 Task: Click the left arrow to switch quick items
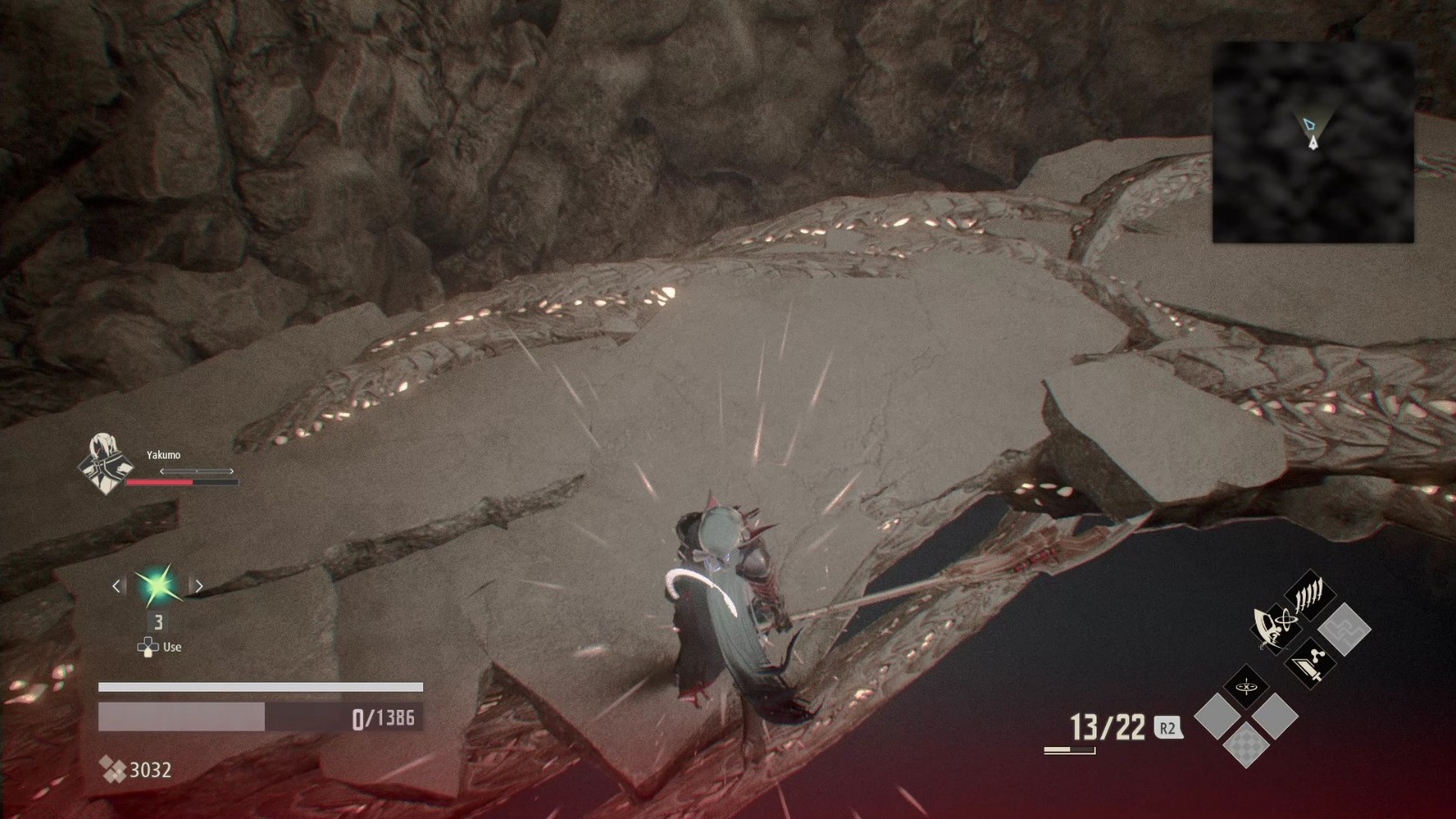click(116, 585)
